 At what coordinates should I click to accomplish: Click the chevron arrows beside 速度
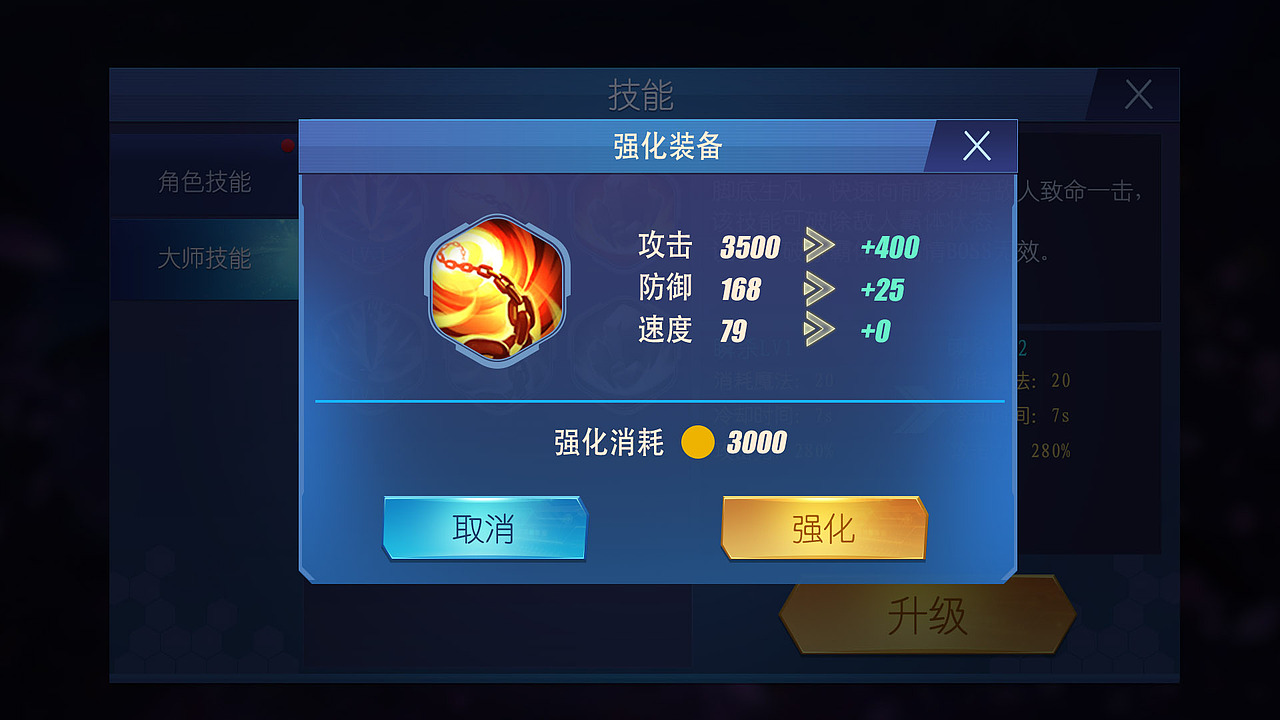[822, 332]
